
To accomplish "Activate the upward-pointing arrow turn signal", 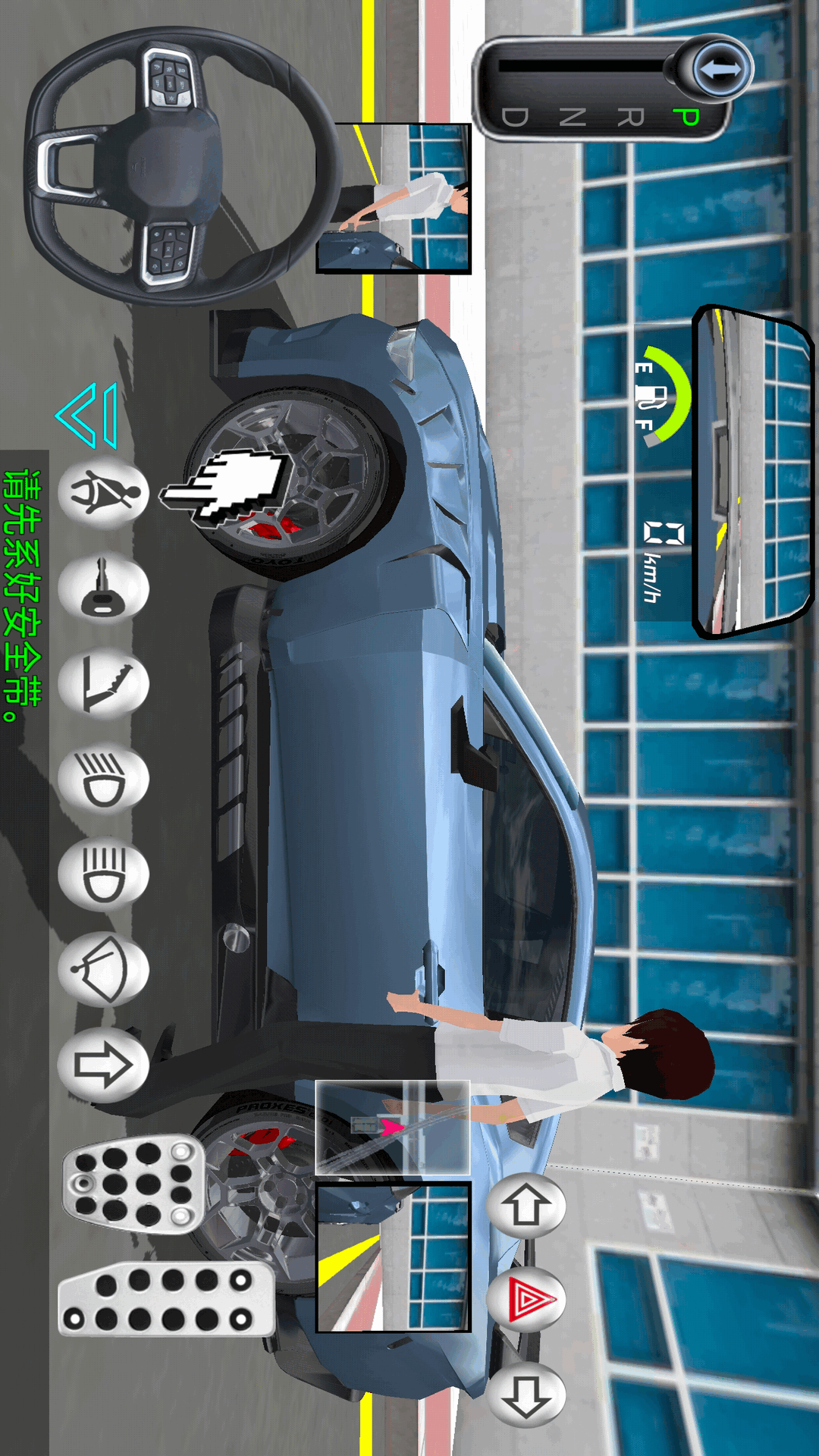I will [x=526, y=1206].
